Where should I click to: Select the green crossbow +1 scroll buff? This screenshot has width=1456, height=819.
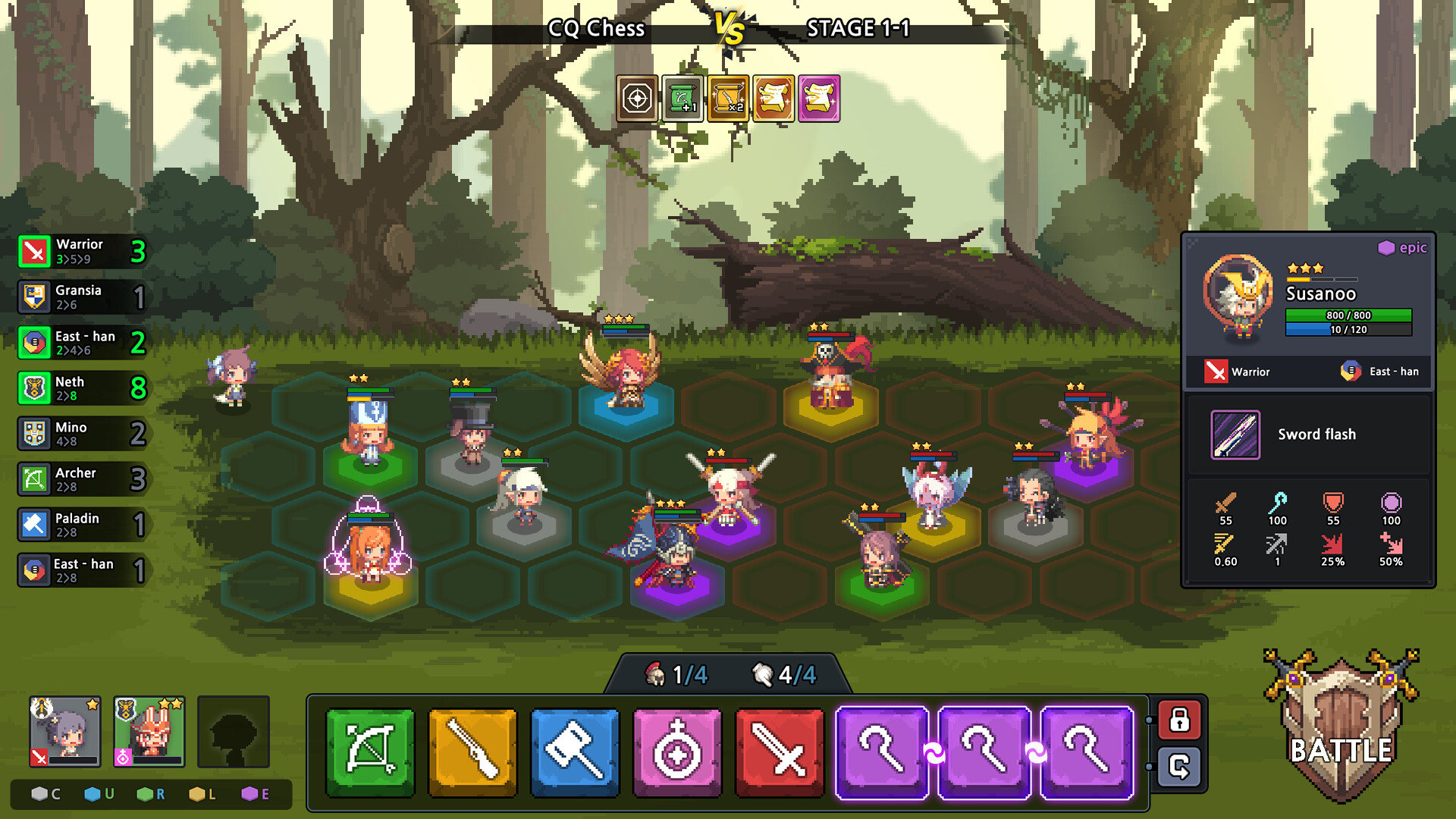[681, 98]
